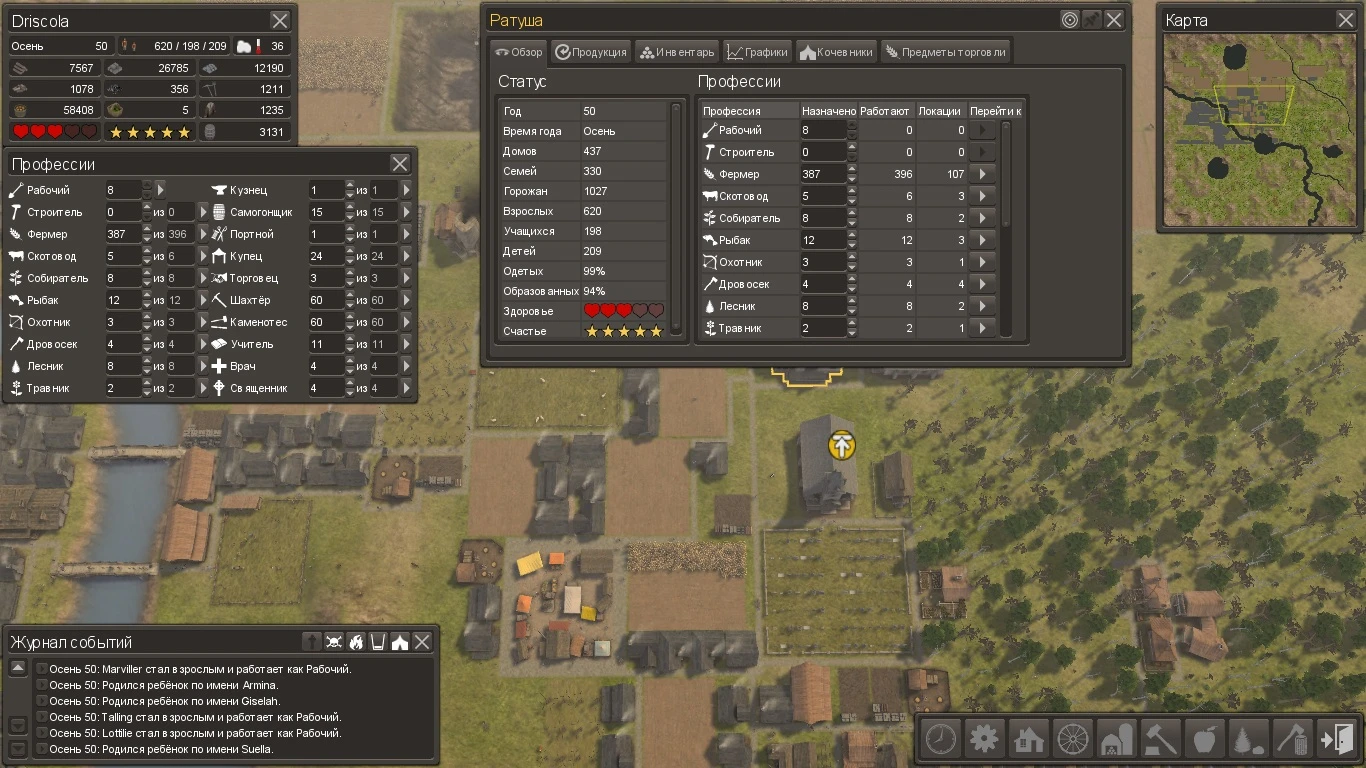Click the gear icon in bottom toolbar
The width and height of the screenshot is (1366, 768).
[984, 738]
